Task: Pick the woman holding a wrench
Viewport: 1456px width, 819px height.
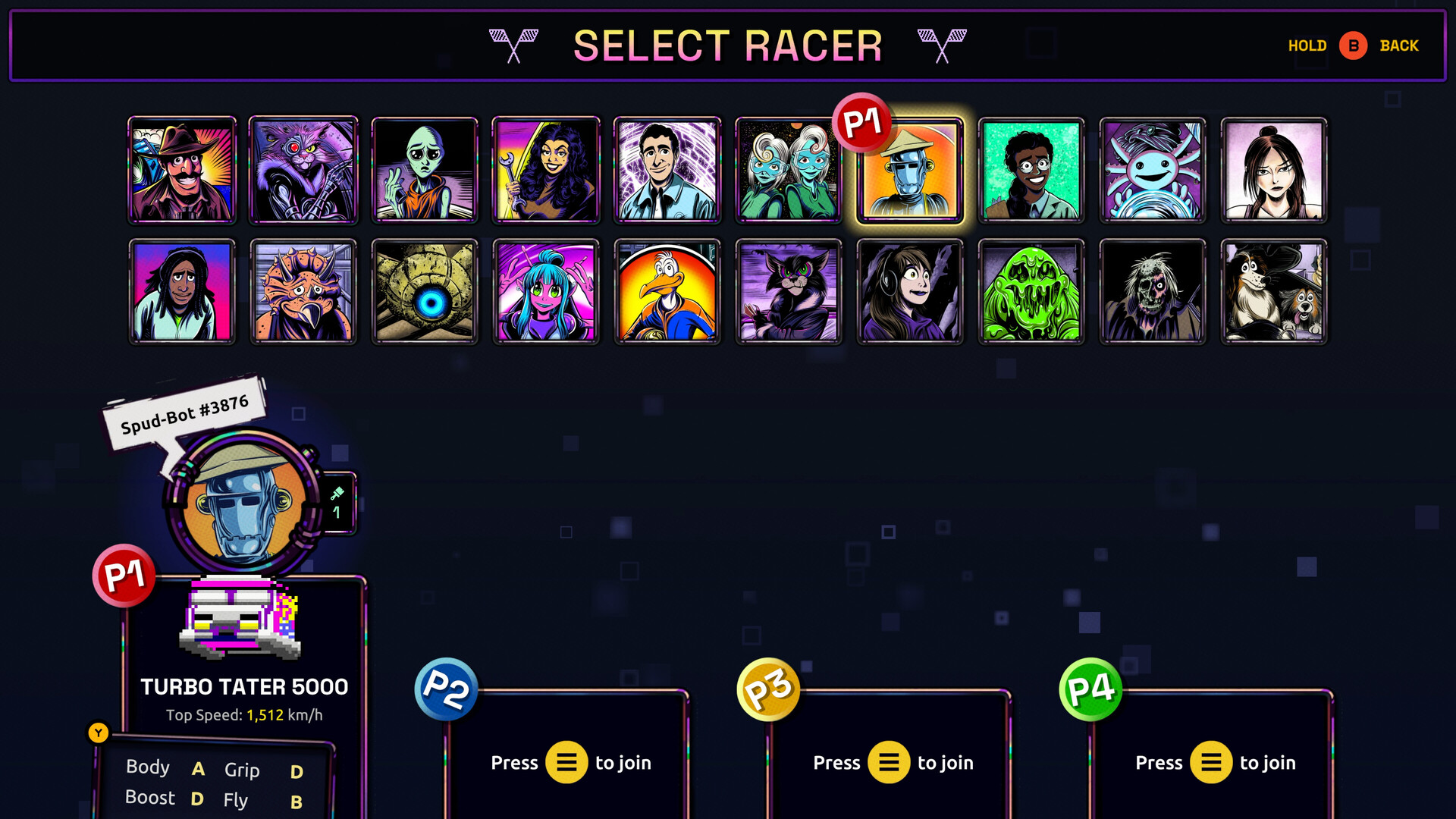Action: pos(546,168)
